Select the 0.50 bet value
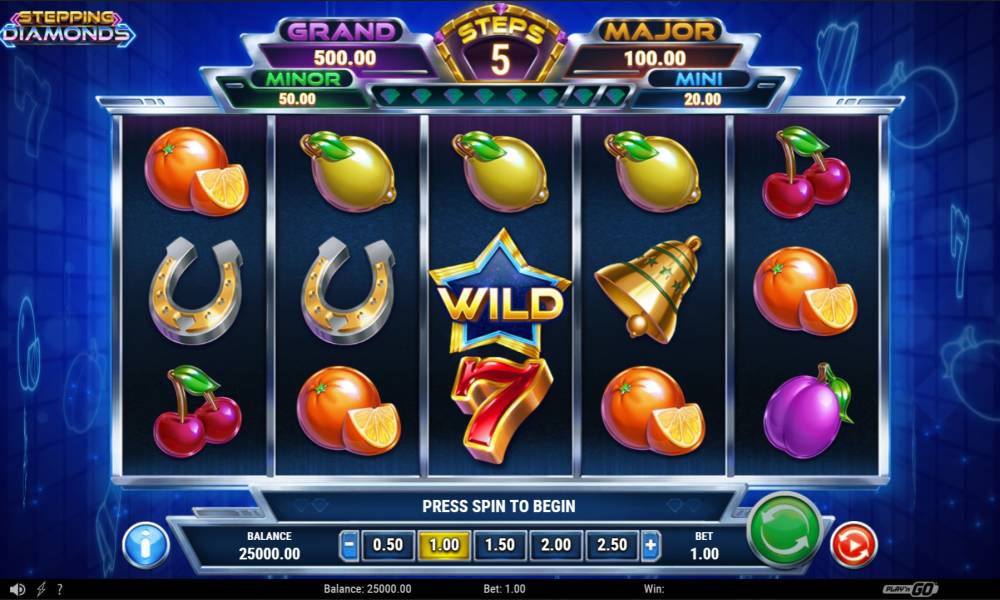This screenshot has width=1000, height=600. point(388,546)
